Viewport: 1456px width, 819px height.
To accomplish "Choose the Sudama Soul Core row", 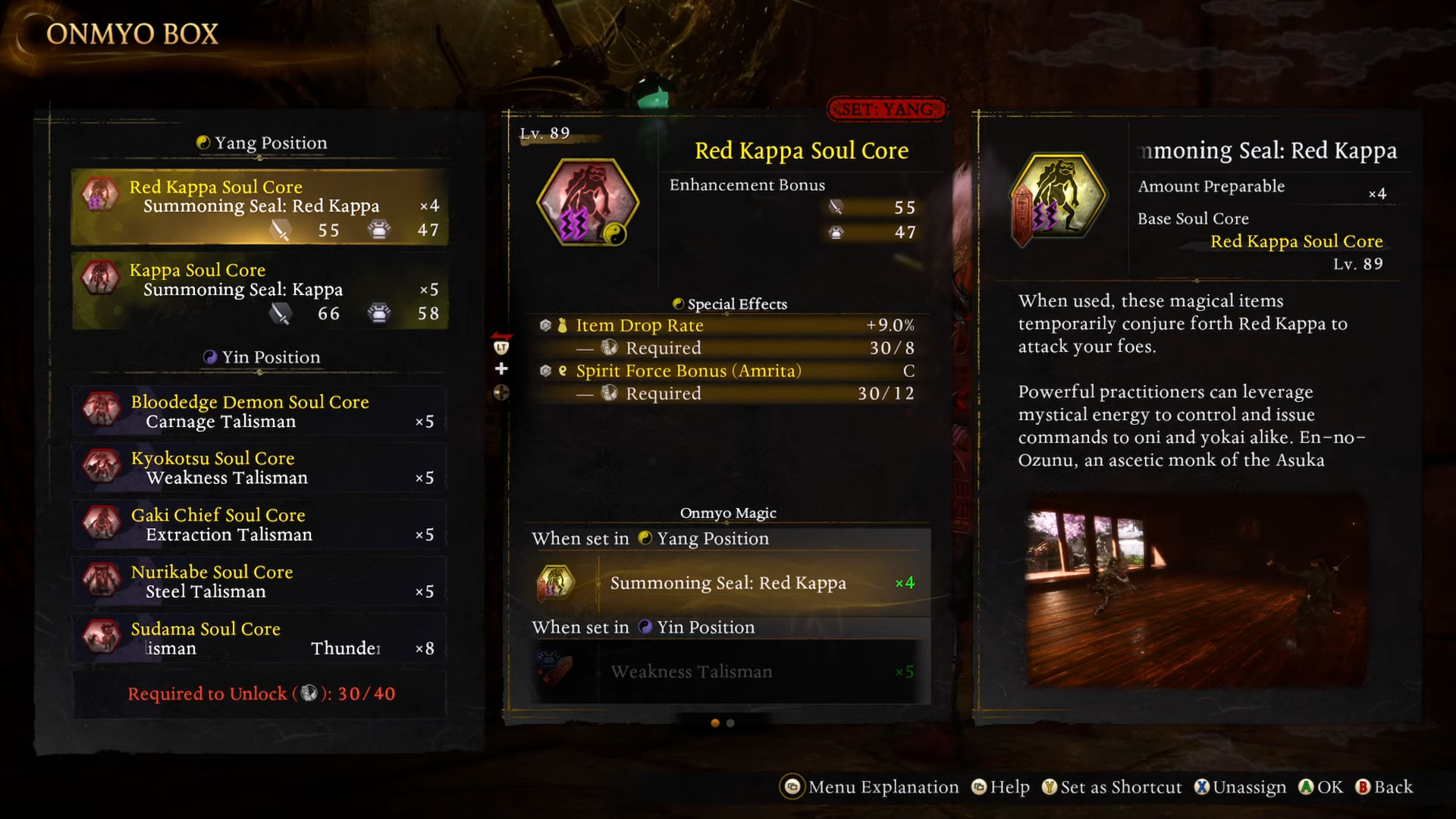I will coord(259,639).
